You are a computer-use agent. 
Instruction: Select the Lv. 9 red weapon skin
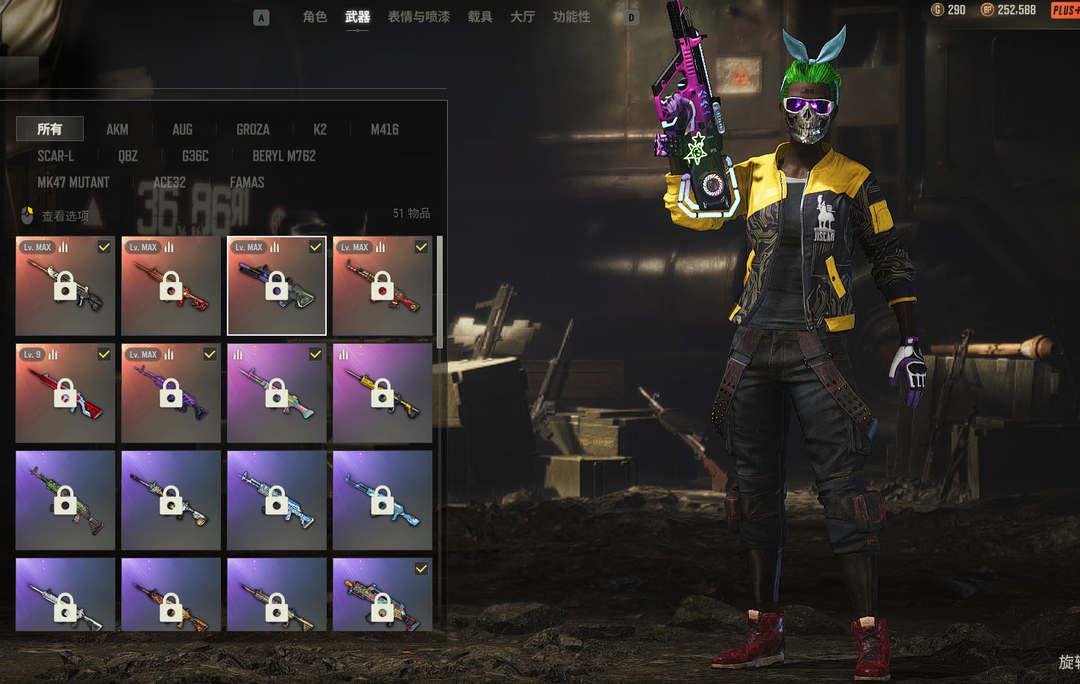pos(65,393)
